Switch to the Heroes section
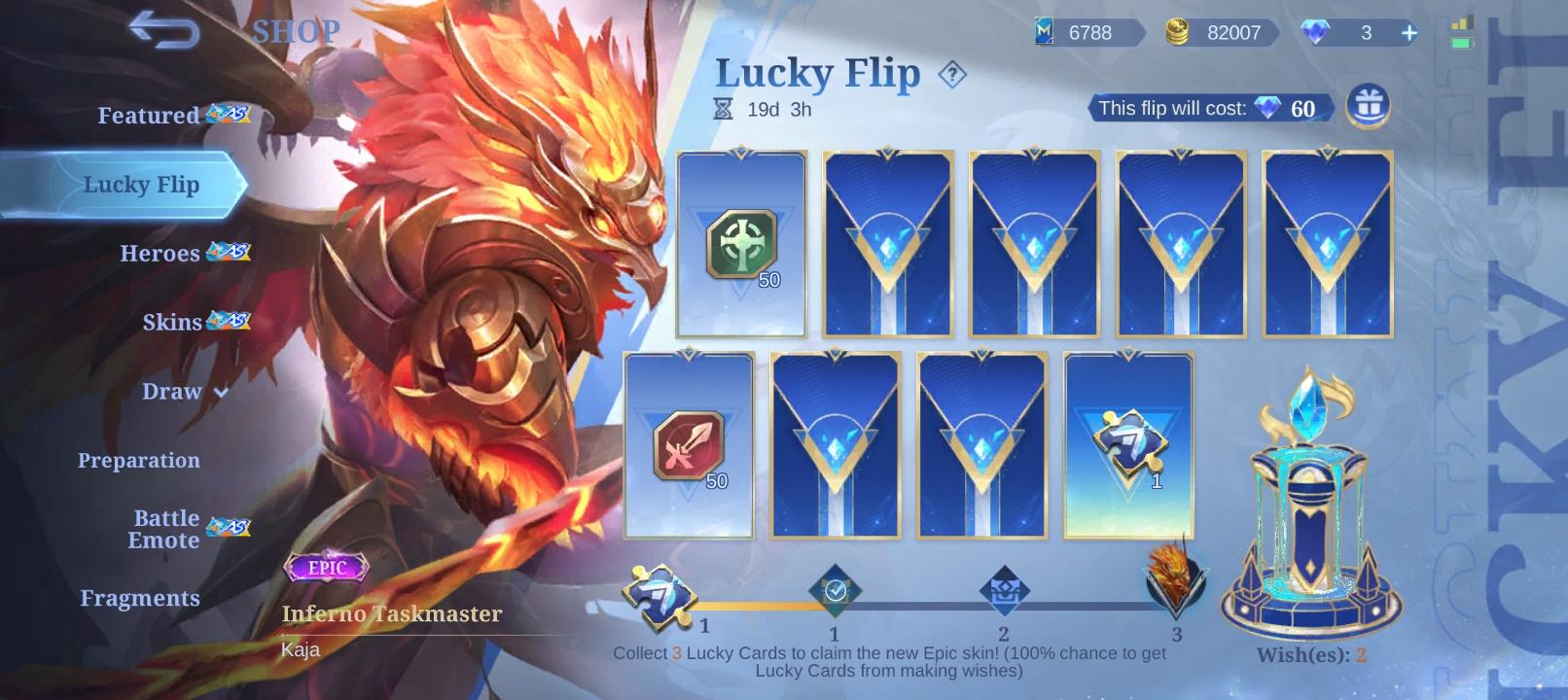This screenshot has width=1568, height=700. [159, 254]
